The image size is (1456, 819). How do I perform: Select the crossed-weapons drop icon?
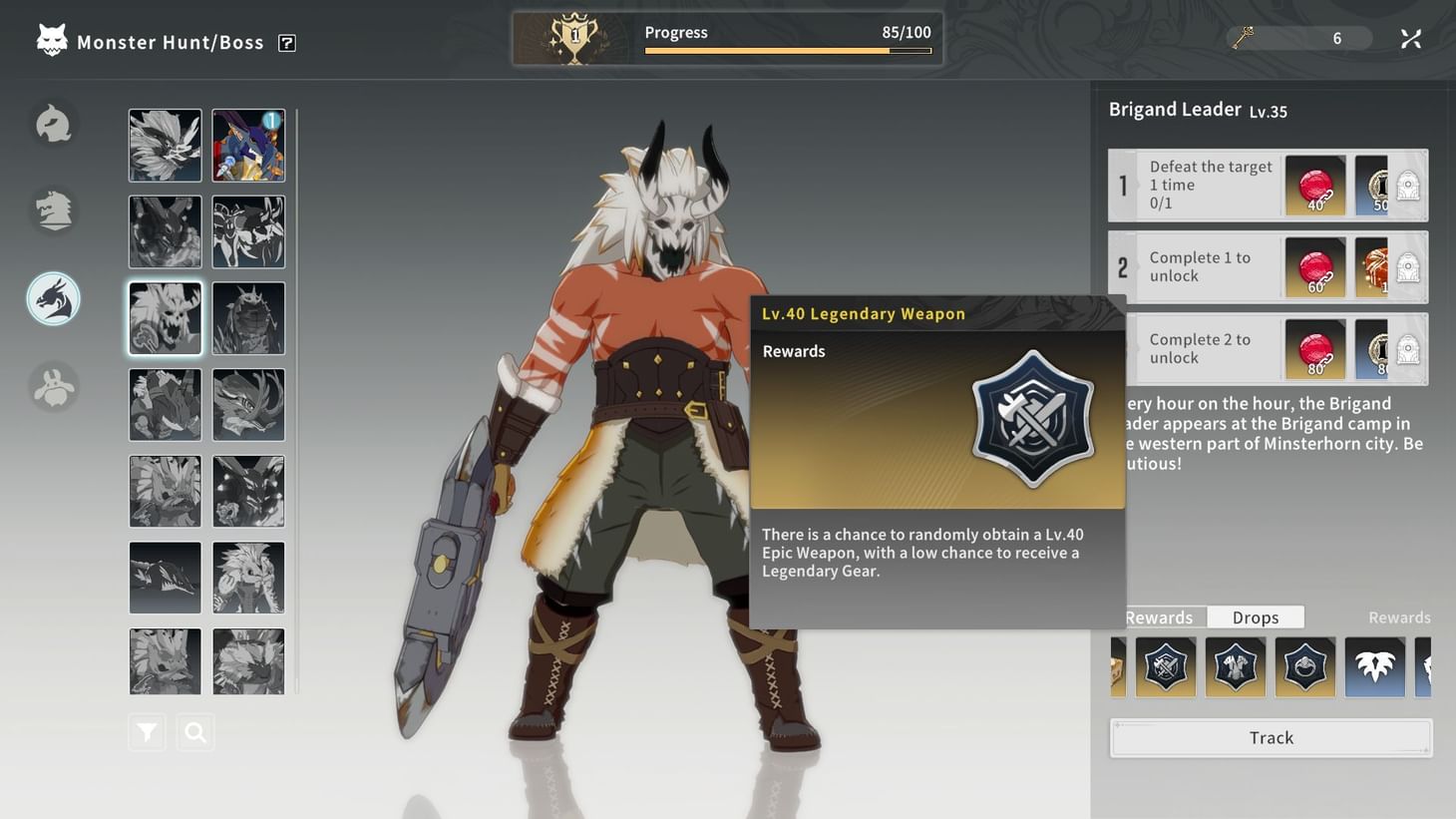point(1166,666)
